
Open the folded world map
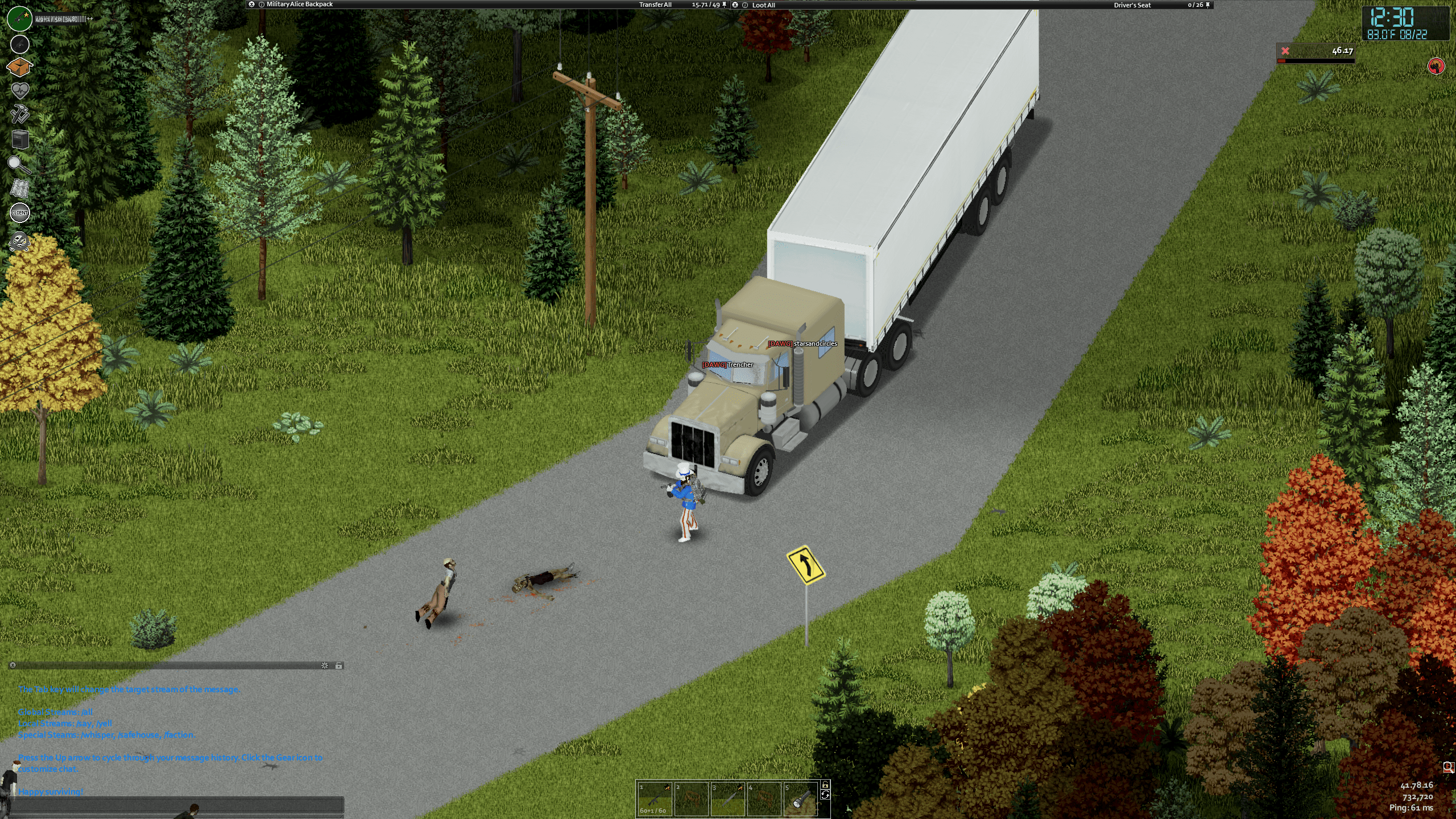tap(20, 188)
